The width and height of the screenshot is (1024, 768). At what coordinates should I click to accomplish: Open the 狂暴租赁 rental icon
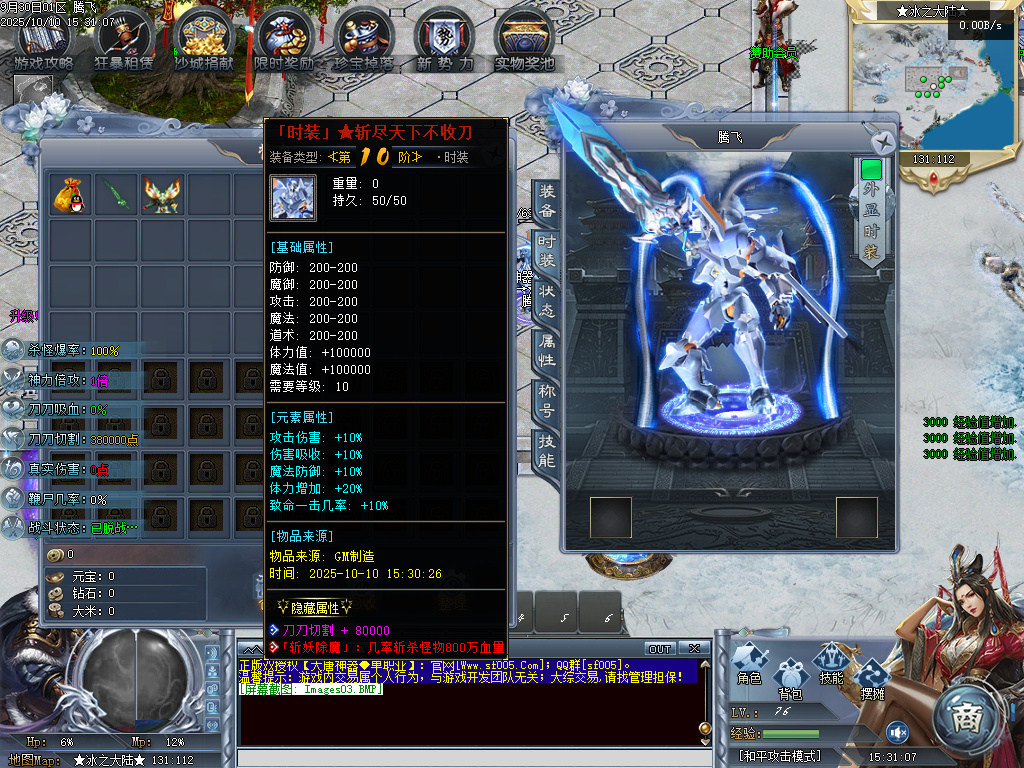tap(125, 39)
